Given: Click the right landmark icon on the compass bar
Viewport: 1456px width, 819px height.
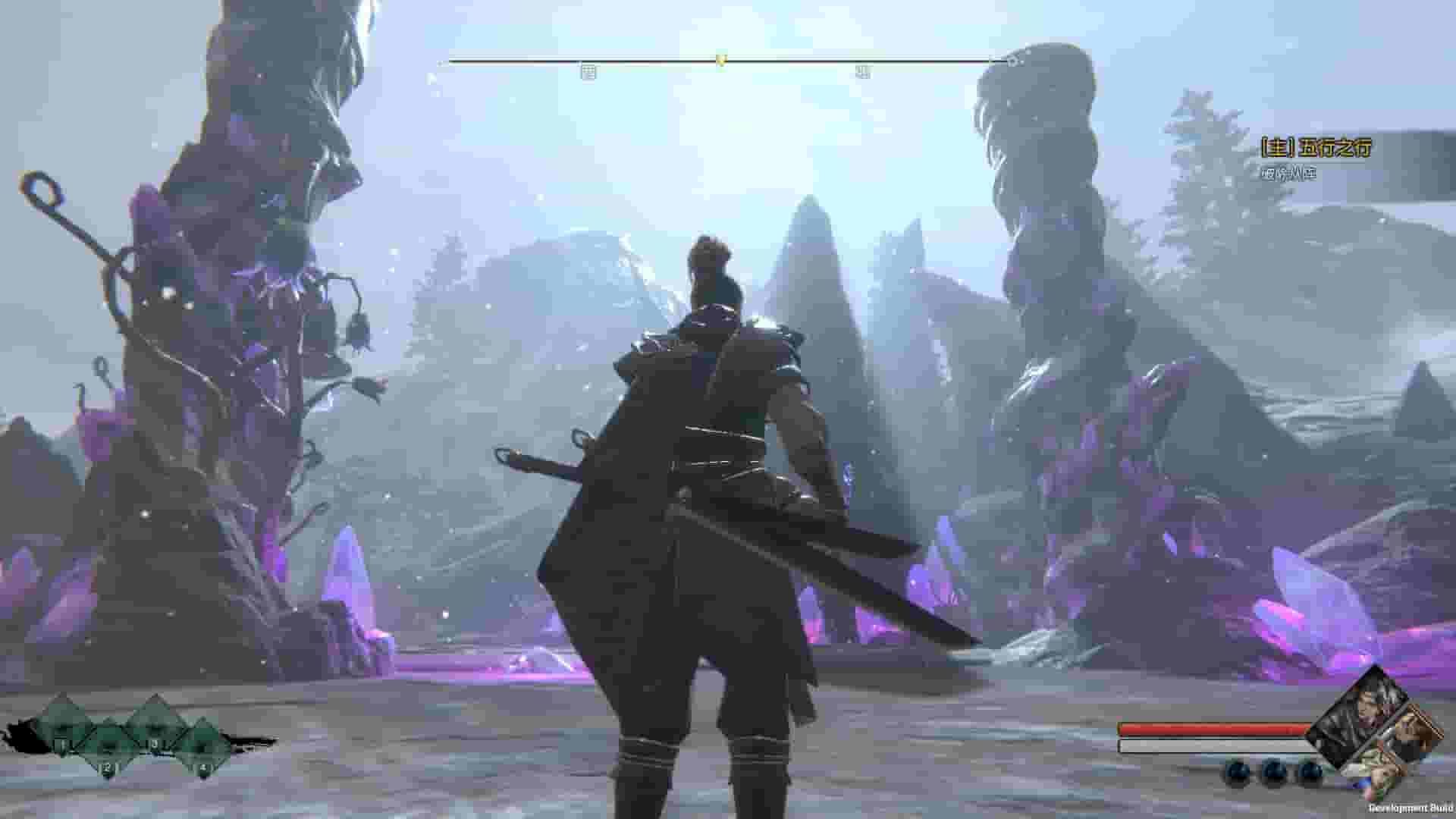Looking at the screenshot, I should (862, 70).
